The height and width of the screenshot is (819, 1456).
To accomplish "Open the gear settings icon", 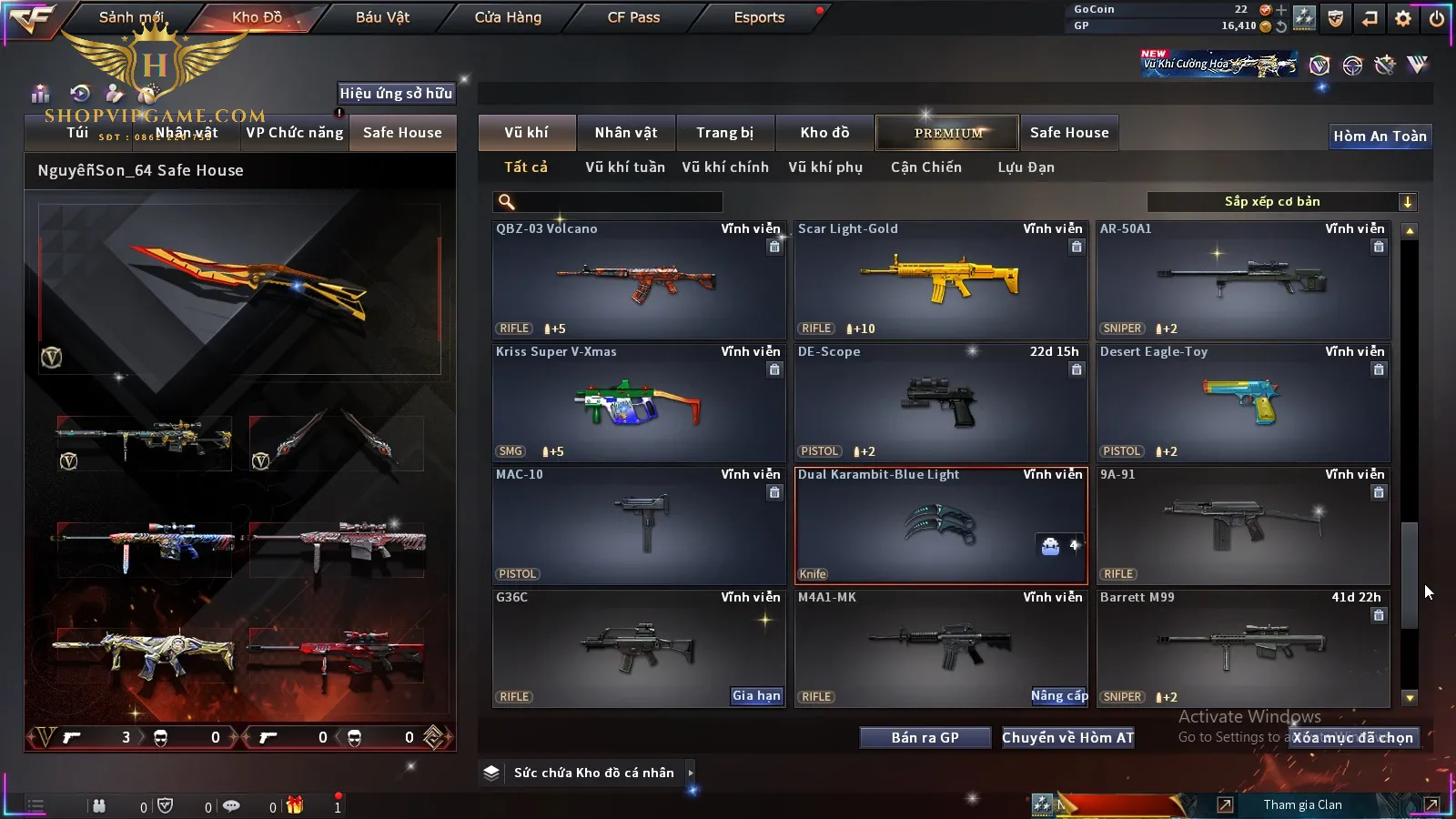I will [1403, 17].
